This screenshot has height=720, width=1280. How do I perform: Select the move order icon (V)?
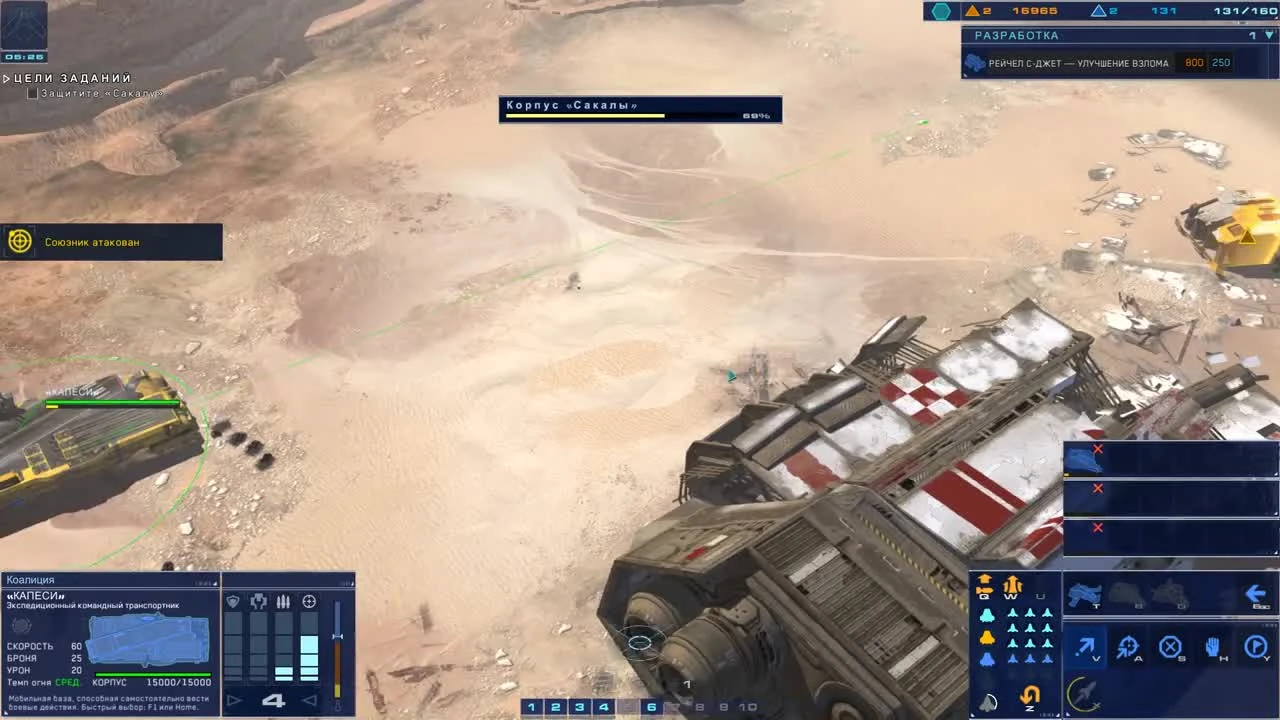1085,645
